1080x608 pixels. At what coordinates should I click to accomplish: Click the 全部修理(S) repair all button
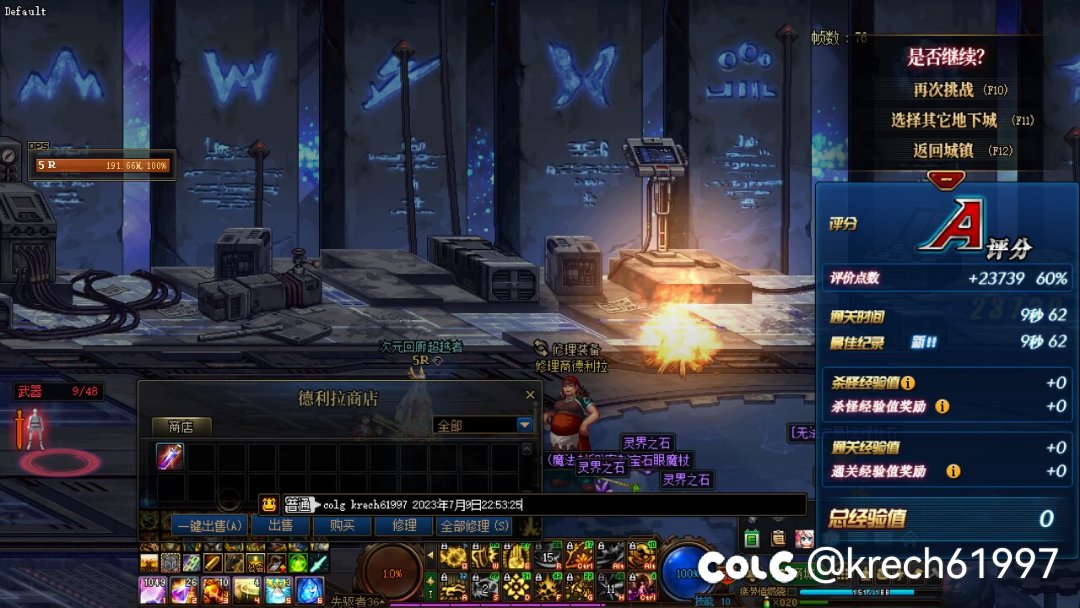(x=475, y=525)
